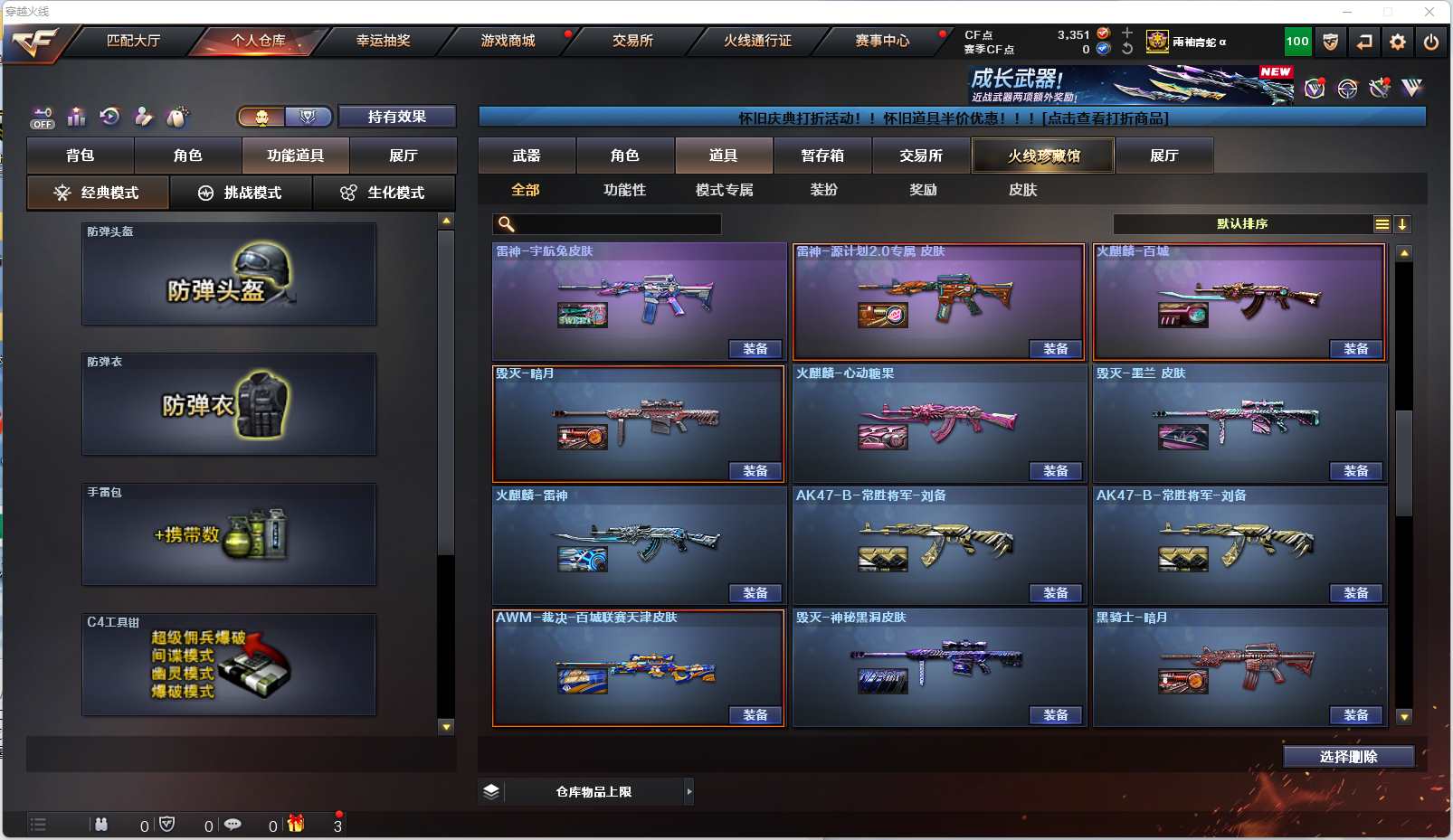Click the 持有效果 button
This screenshot has width=1453, height=840.
(x=396, y=117)
